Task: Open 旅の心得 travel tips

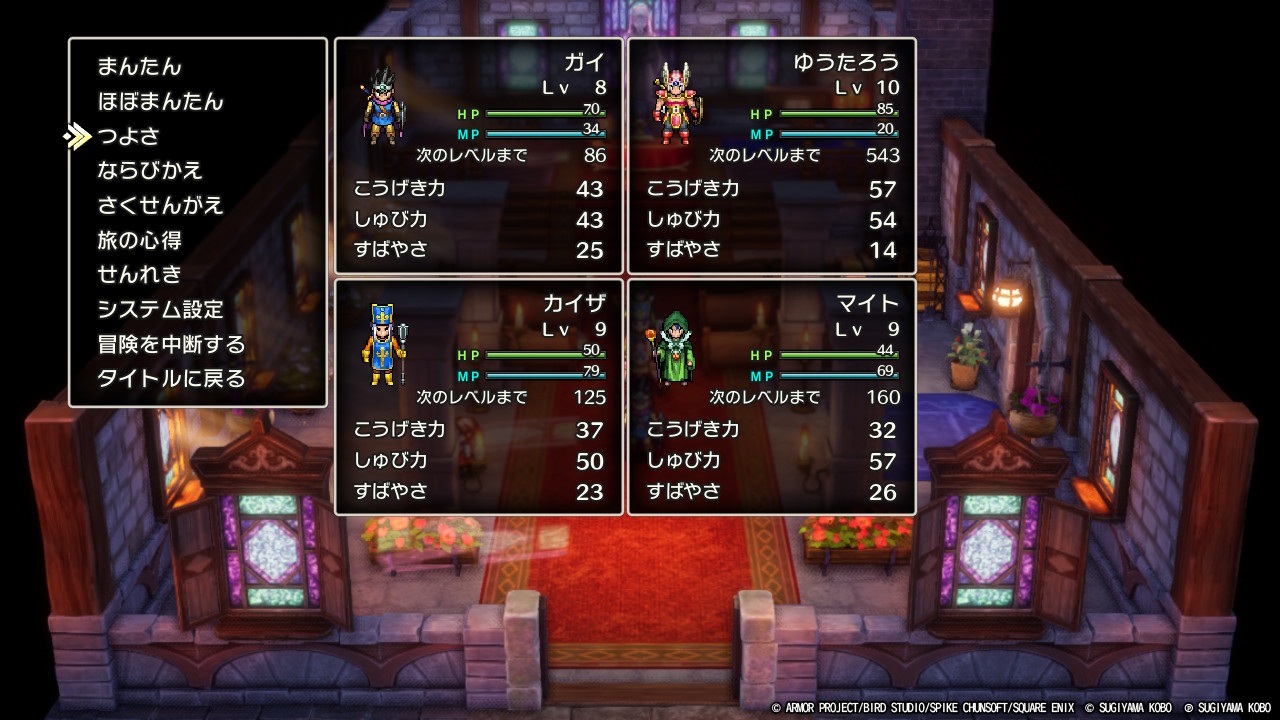Action: (x=139, y=240)
